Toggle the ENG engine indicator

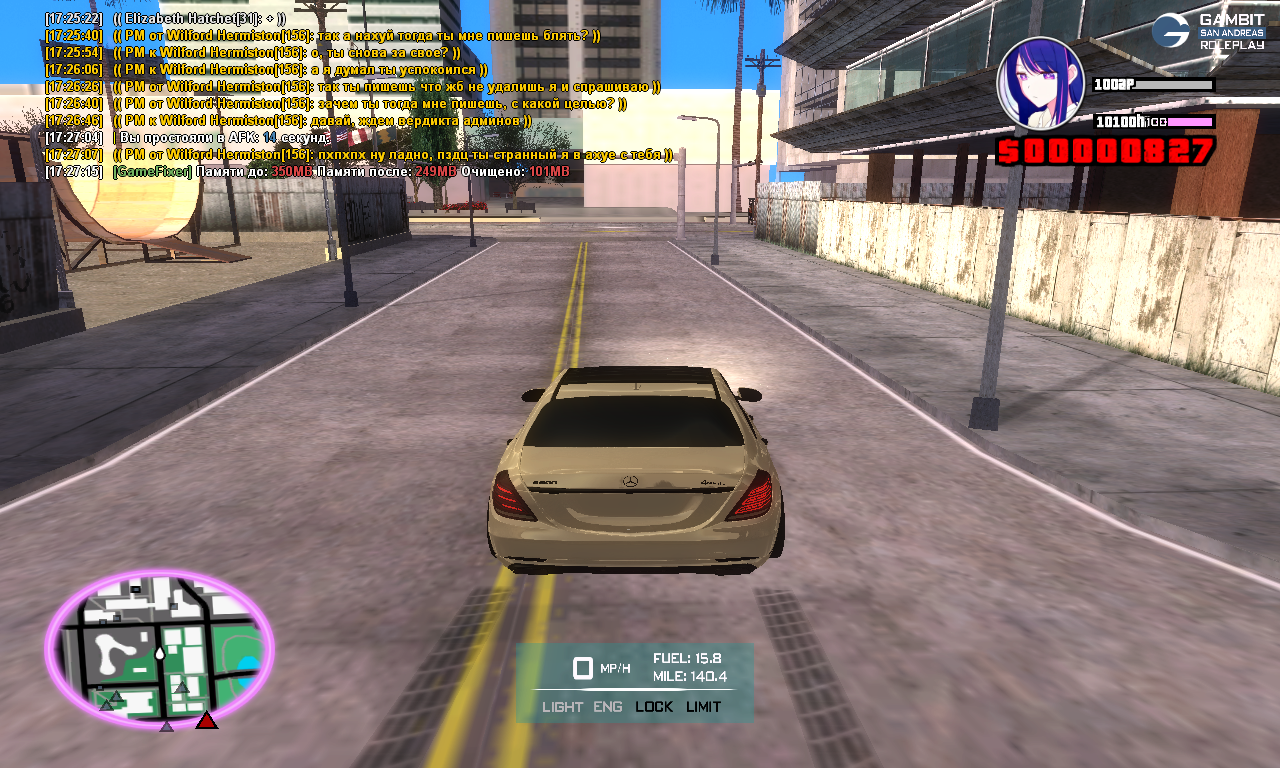[607, 707]
